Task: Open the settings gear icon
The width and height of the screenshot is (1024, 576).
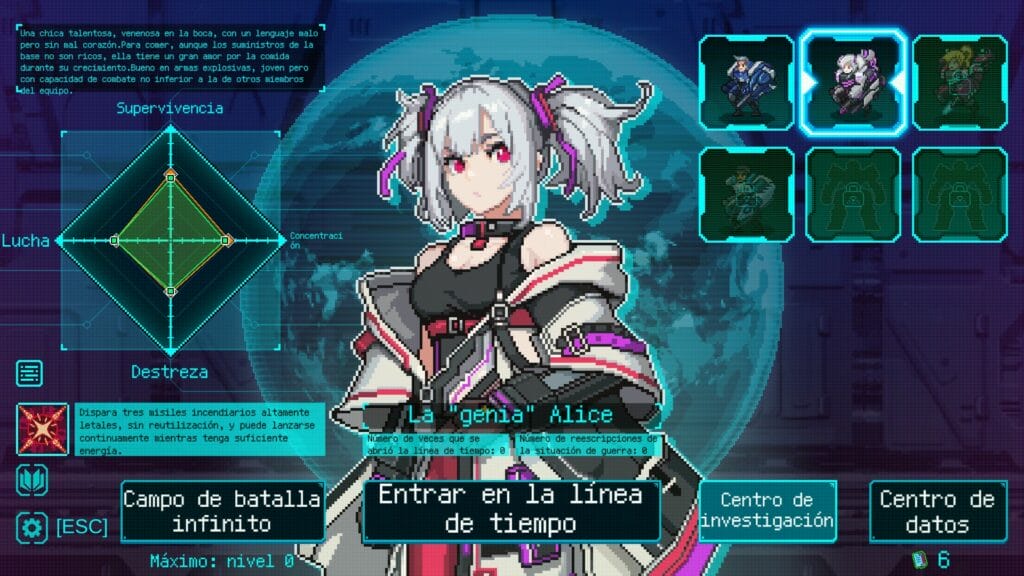Action: click(31, 527)
